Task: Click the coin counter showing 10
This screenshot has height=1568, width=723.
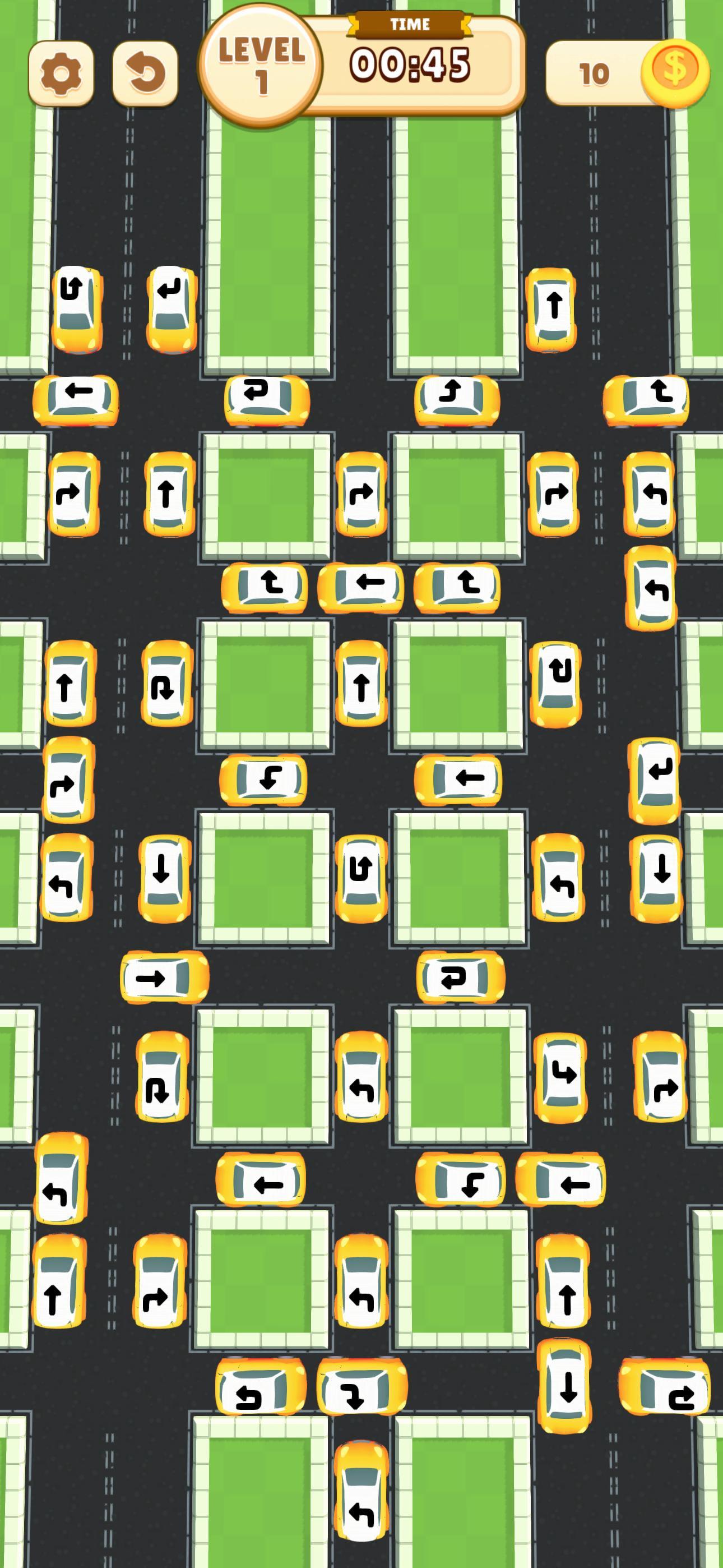Action: (x=594, y=73)
